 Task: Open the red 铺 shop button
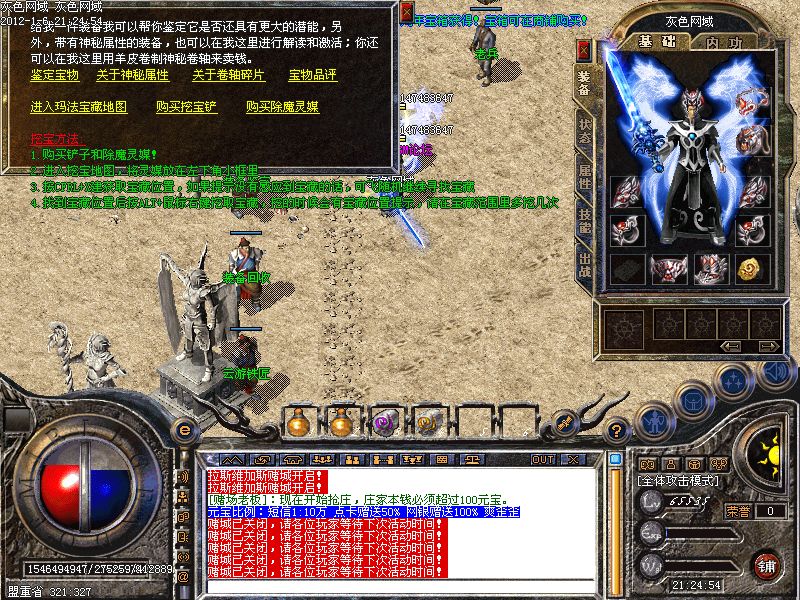(767, 564)
